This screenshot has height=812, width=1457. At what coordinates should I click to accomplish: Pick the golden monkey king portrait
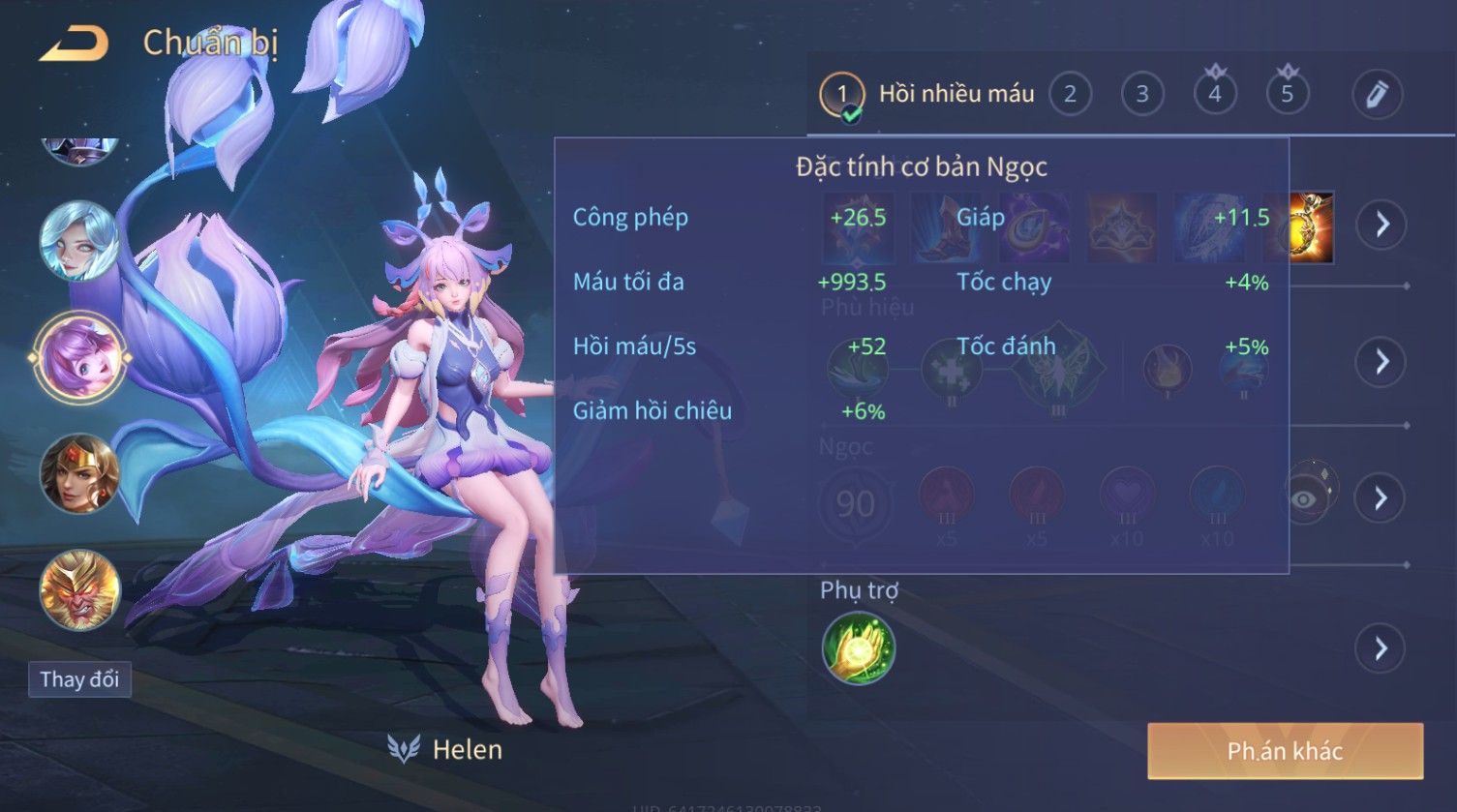coord(79,590)
